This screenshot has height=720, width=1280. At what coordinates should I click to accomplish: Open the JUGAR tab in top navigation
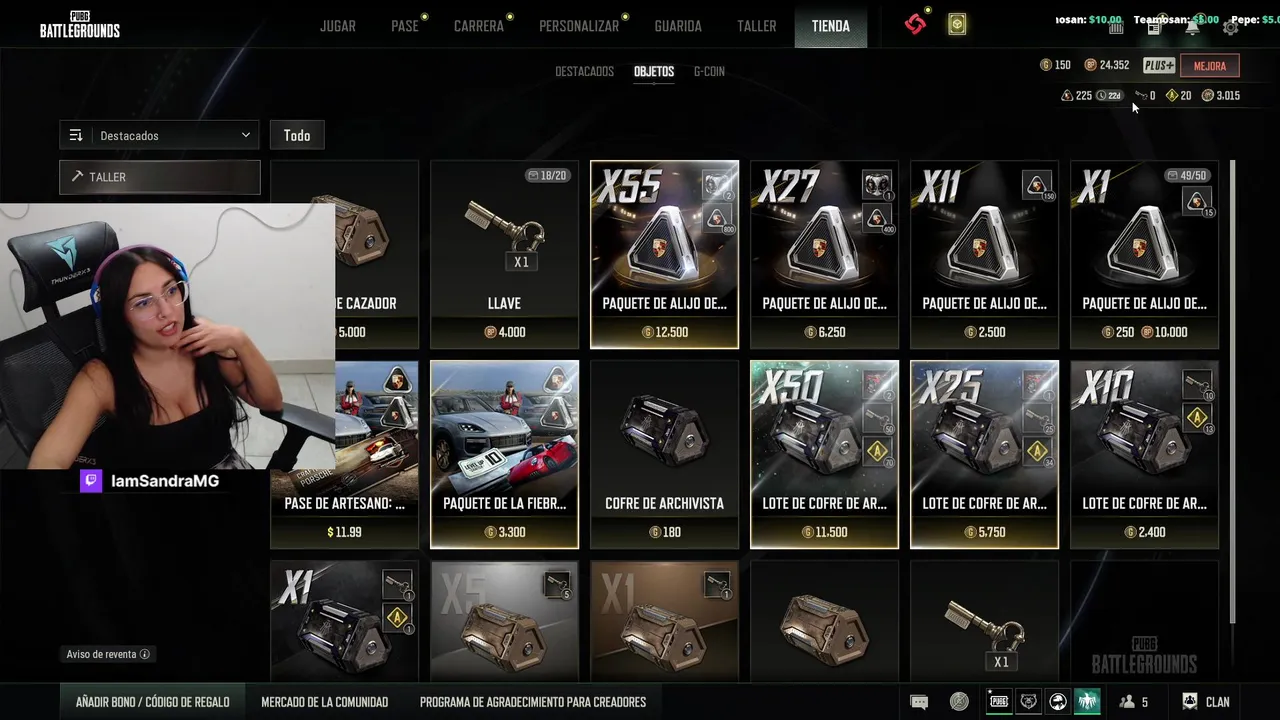pyautogui.click(x=337, y=26)
